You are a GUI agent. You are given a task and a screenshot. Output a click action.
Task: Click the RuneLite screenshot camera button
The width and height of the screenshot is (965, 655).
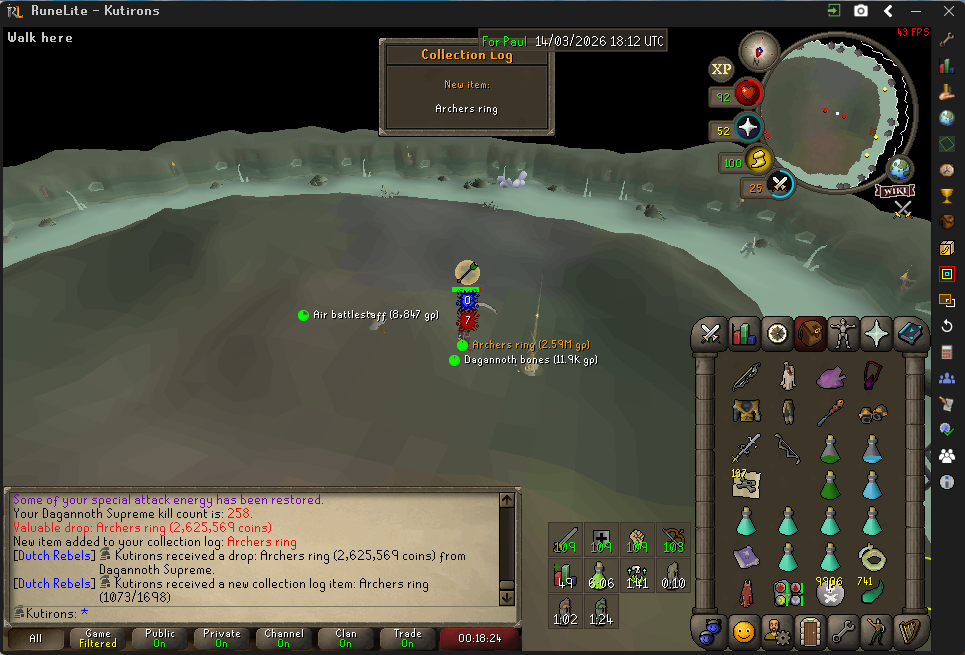click(861, 11)
